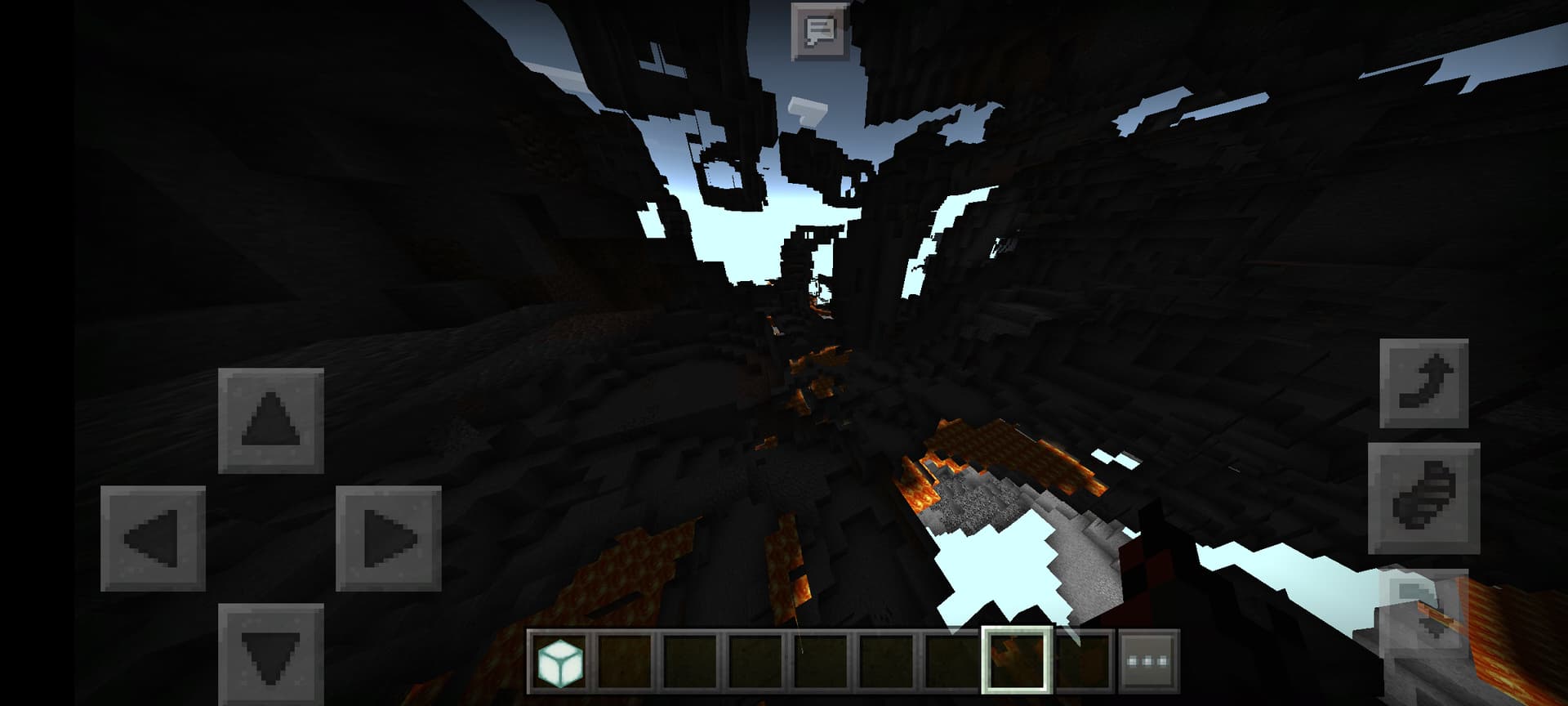This screenshot has height=706, width=1568.
Task: Open the inventory with the three-dots button
Action: coord(1147,661)
